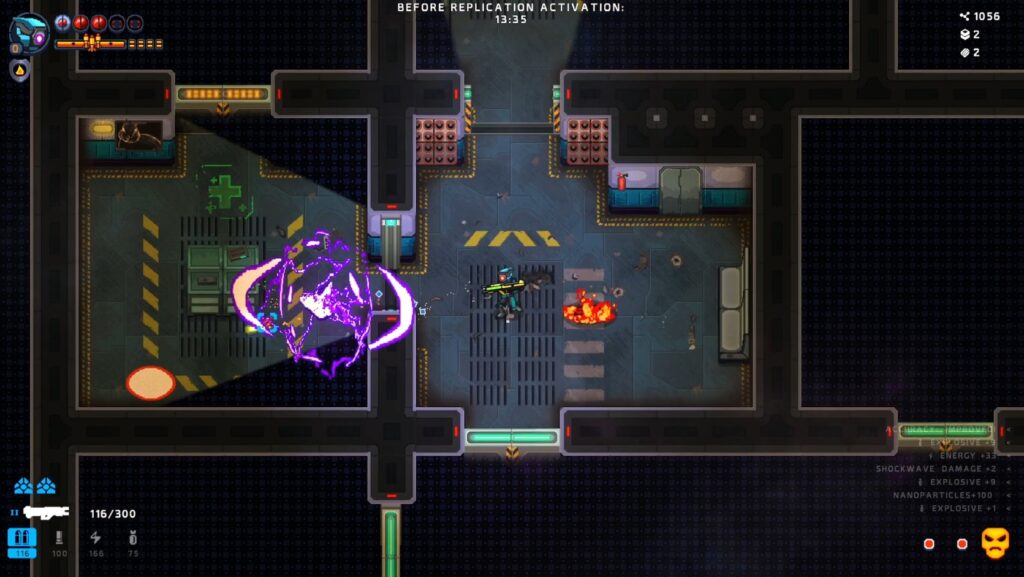Screen dimensions: 1024x577
Task: Click the orange angry mask icon
Action: 994,543
